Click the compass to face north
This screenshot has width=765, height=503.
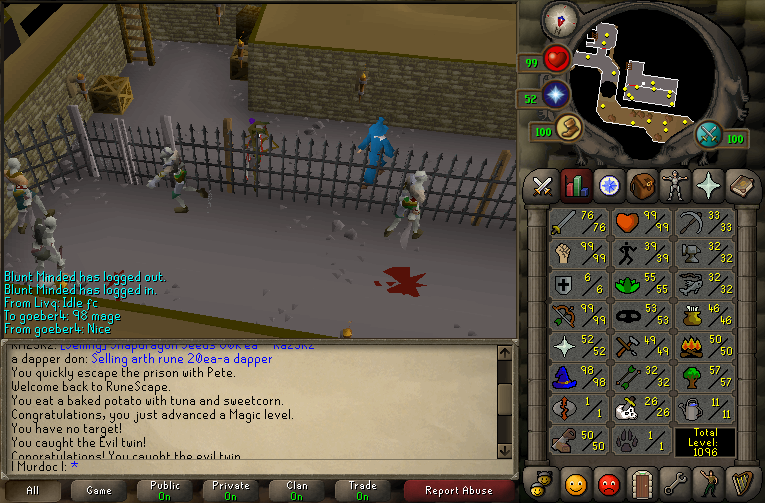561,20
